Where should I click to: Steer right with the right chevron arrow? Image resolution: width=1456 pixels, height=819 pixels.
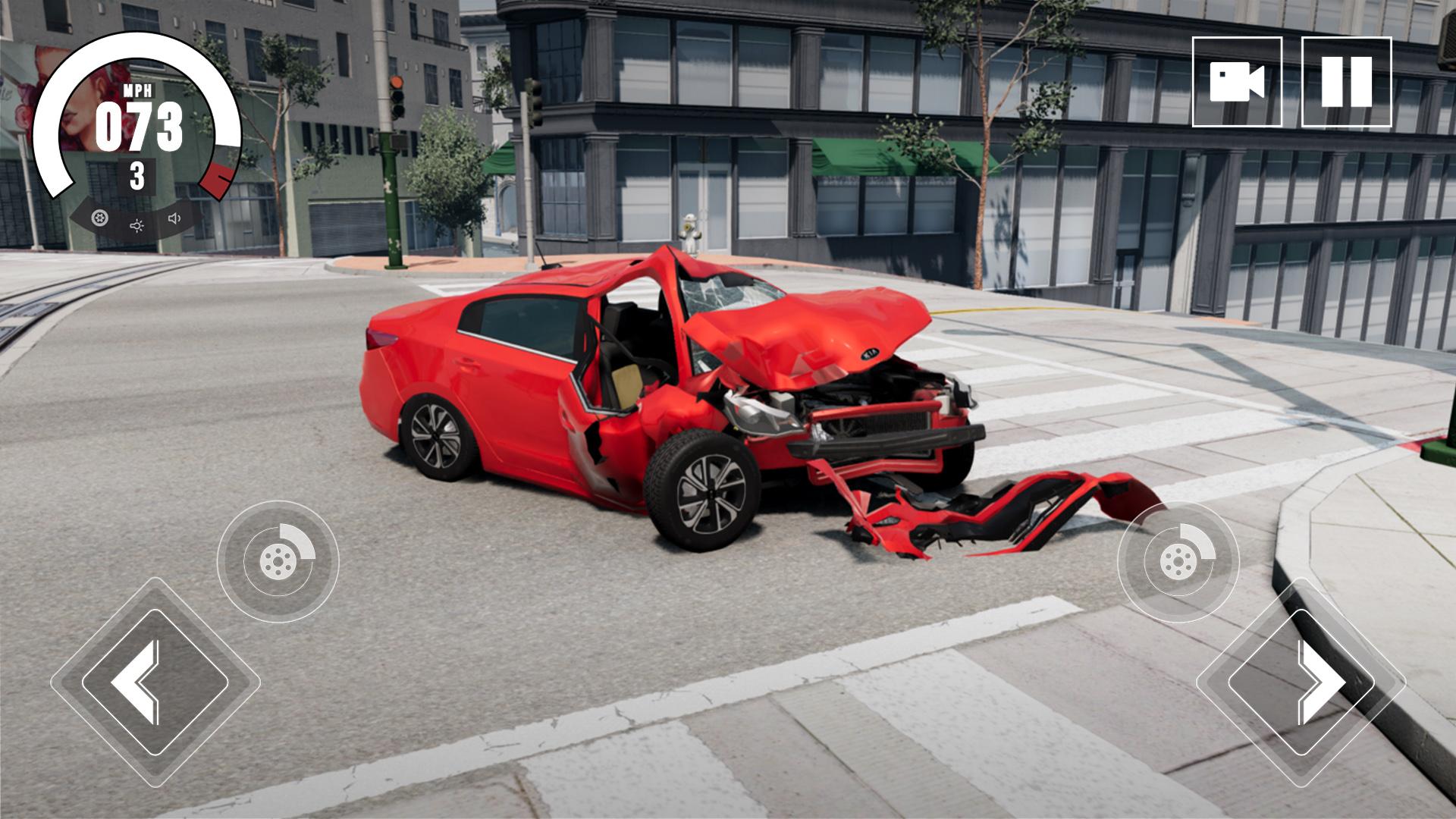pyautogui.click(x=1301, y=682)
